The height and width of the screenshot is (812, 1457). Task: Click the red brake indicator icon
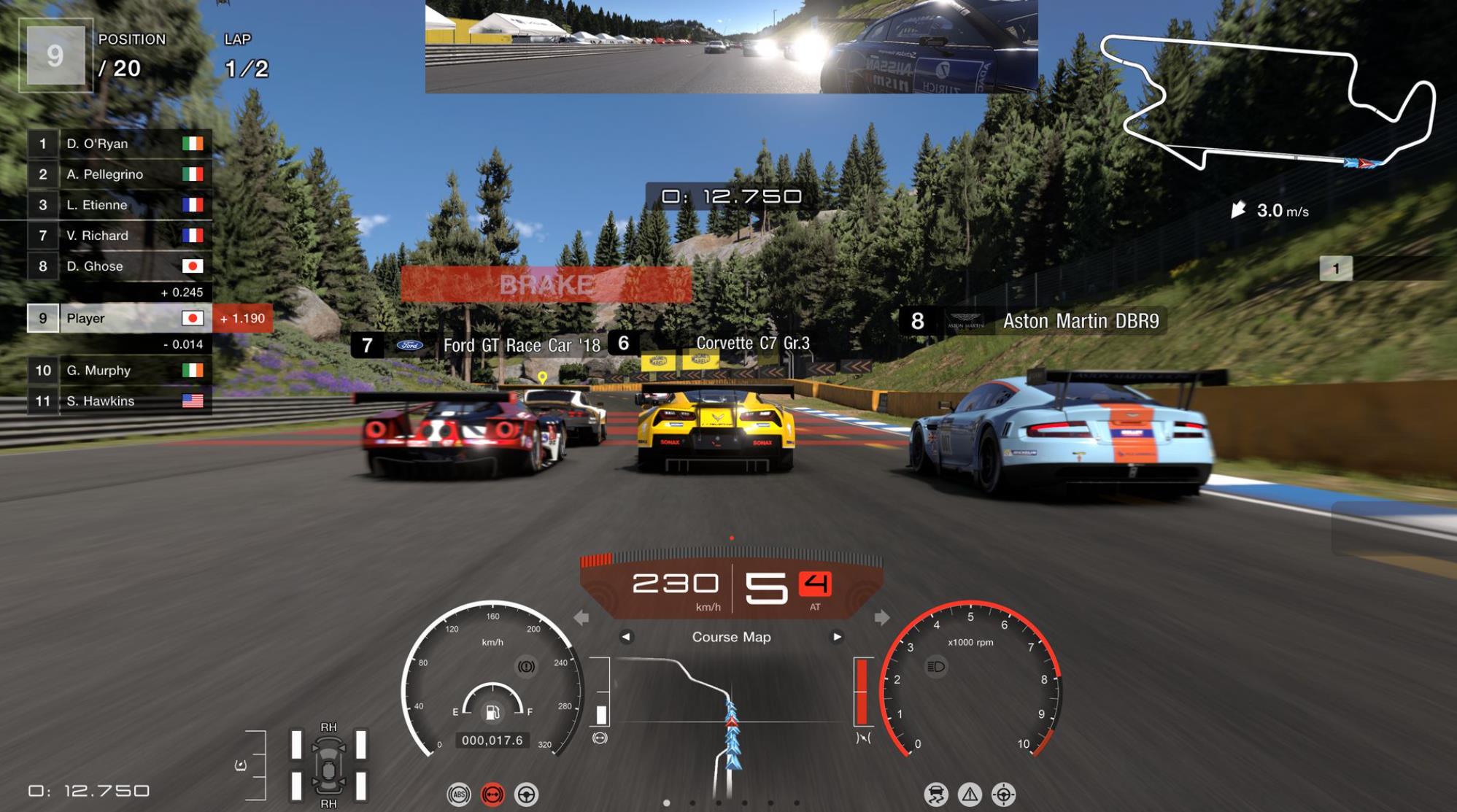tap(493, 794)
